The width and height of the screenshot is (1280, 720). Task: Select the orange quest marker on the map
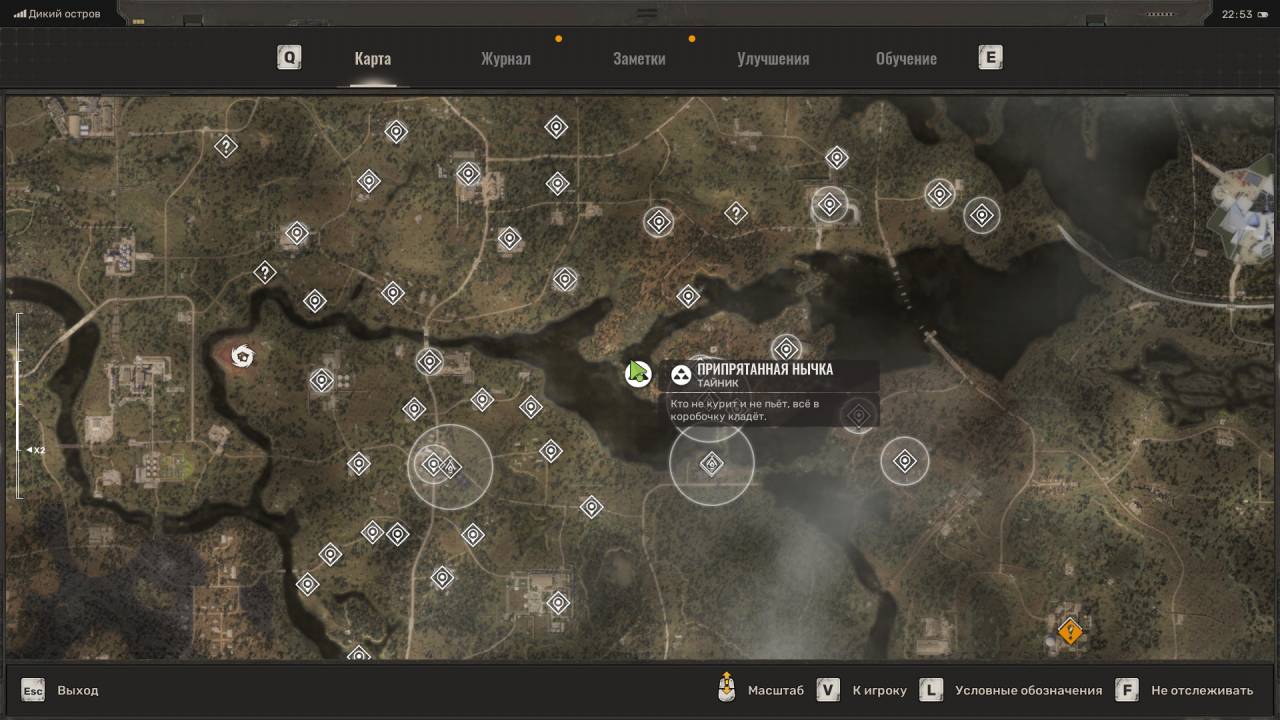point(1070,632)
